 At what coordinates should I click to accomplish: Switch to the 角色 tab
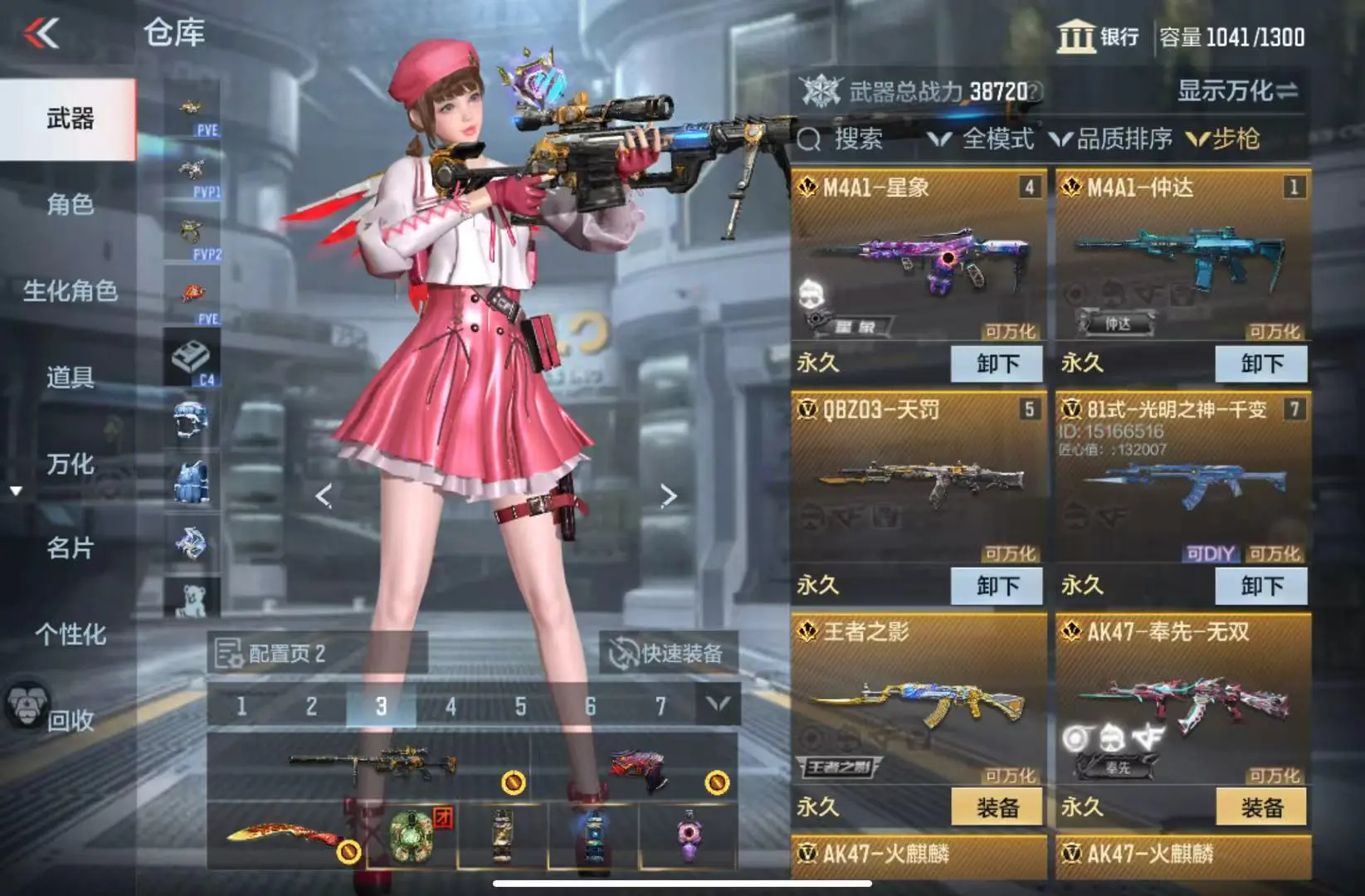[x=70, y=204]
